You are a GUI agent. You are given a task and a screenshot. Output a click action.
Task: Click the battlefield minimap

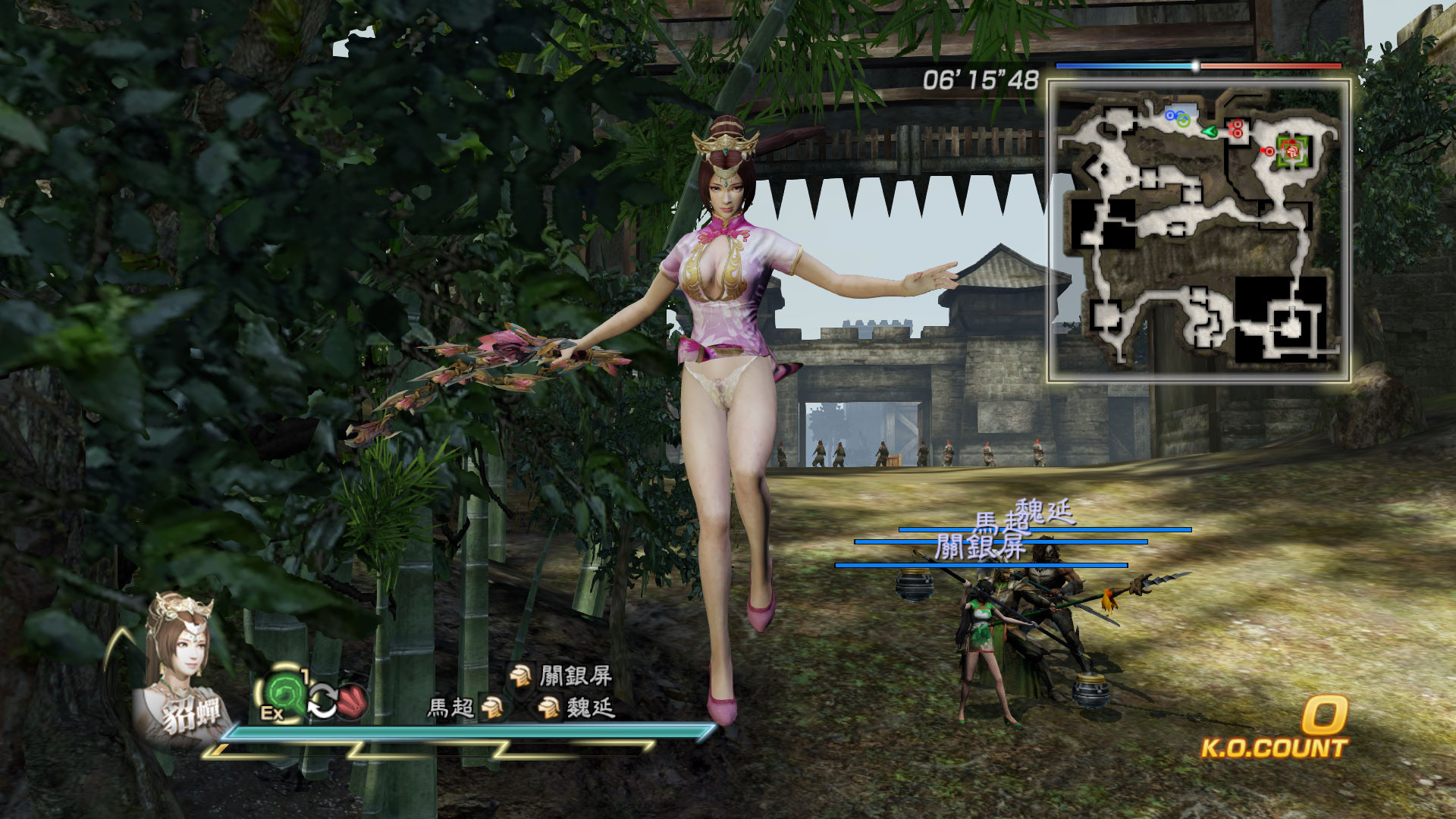pos(1198,231)
